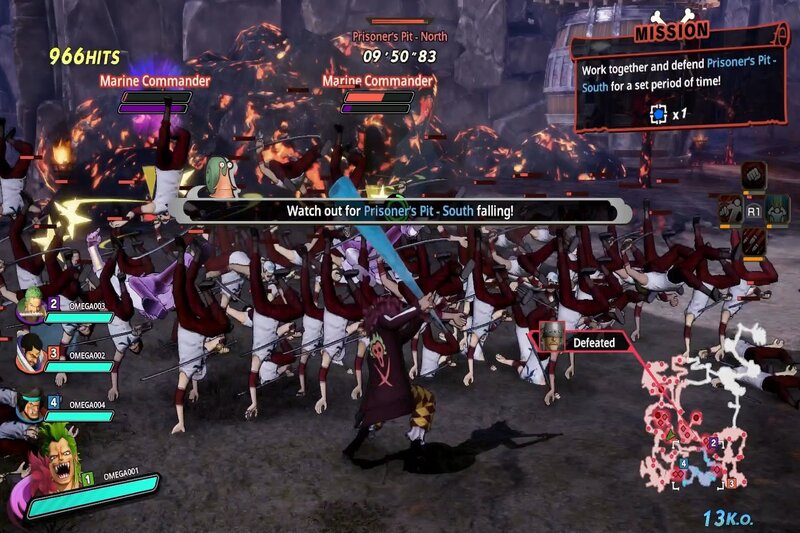Use the punching figure skill icon
Viewport: 800px width, 533px height.
tap(728, 211)
